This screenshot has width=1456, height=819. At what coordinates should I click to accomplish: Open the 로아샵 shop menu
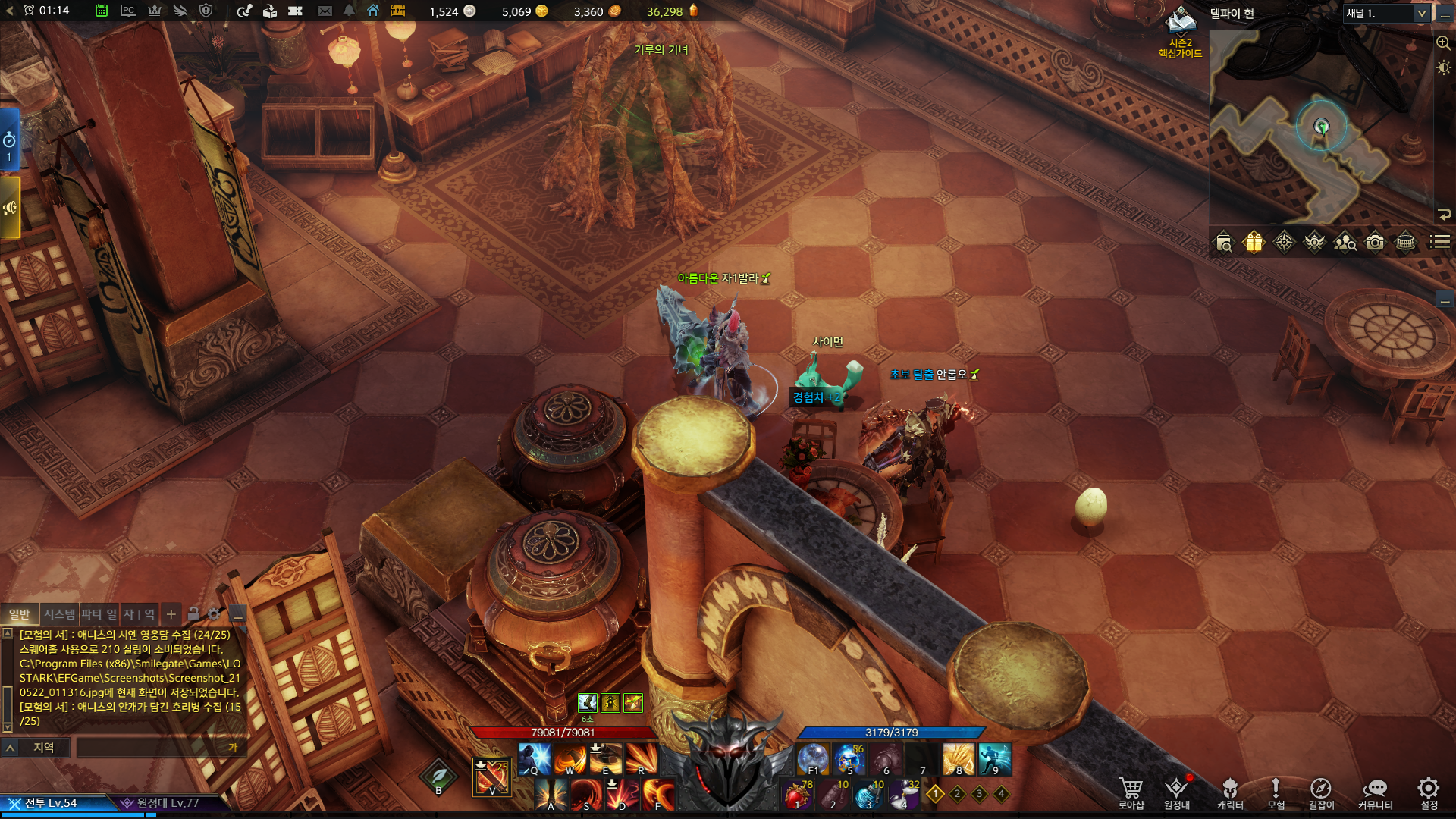click(x=1131, y=792)
